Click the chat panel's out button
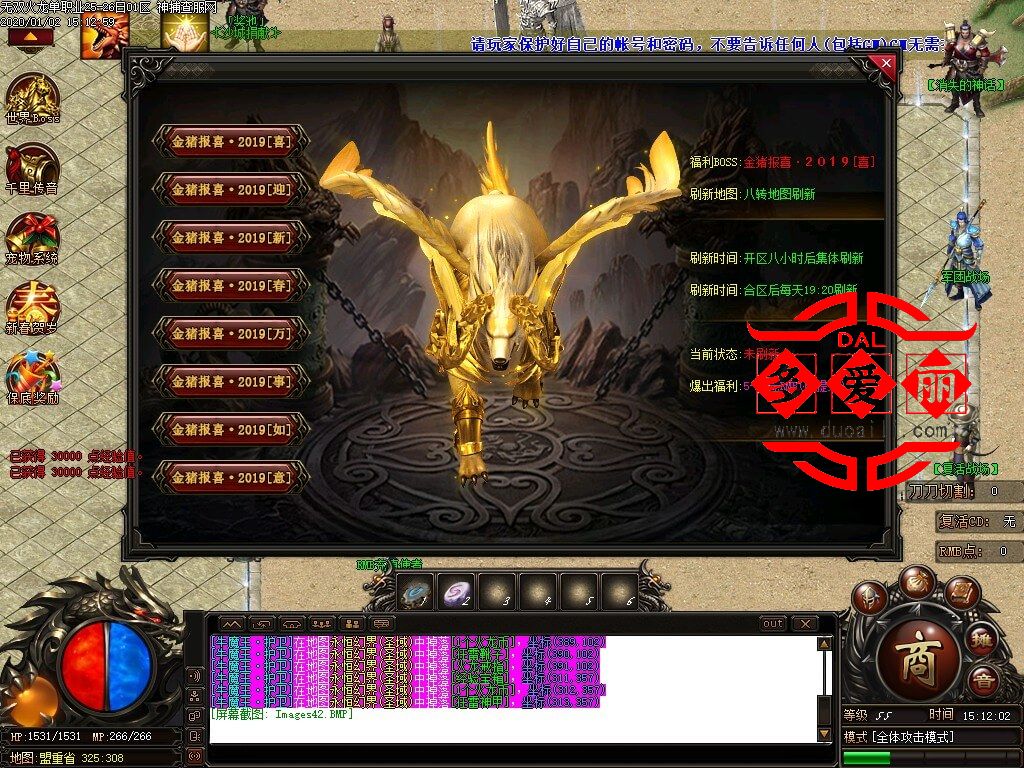The height and width of the screenshot is (768, 1024). click(772, 624)
